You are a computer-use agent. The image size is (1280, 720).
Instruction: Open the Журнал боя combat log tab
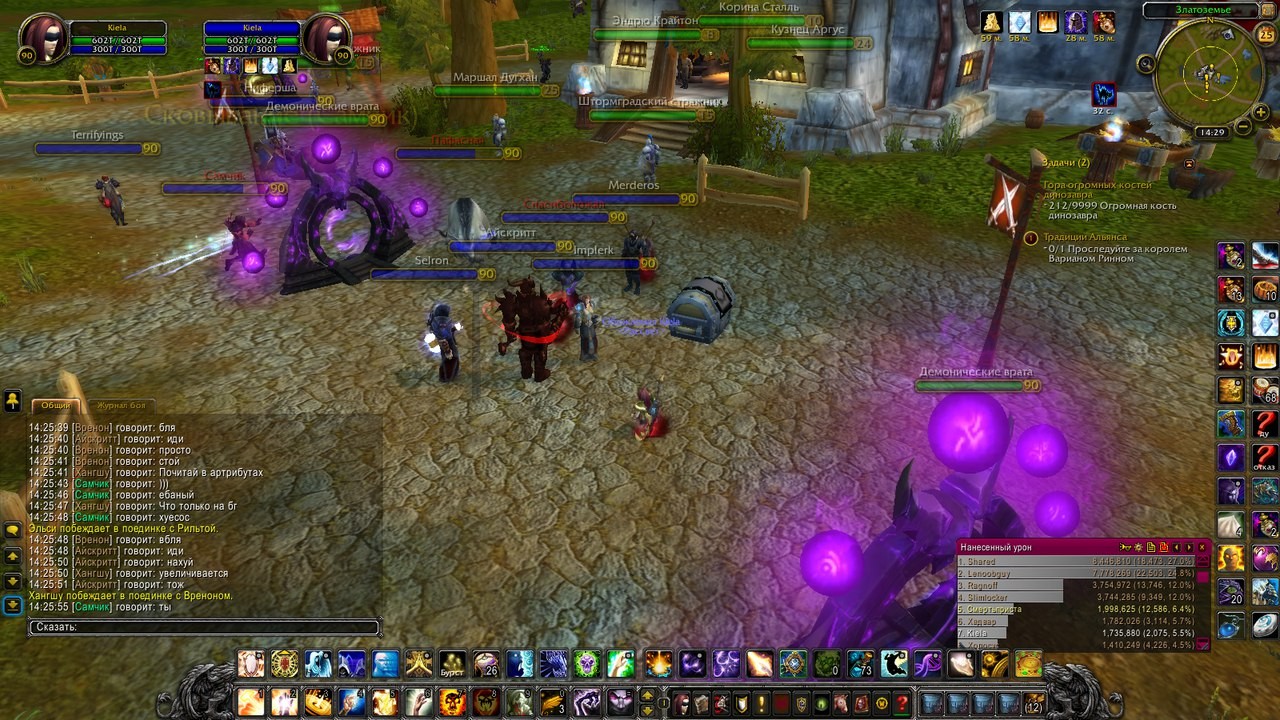point(121,405)
